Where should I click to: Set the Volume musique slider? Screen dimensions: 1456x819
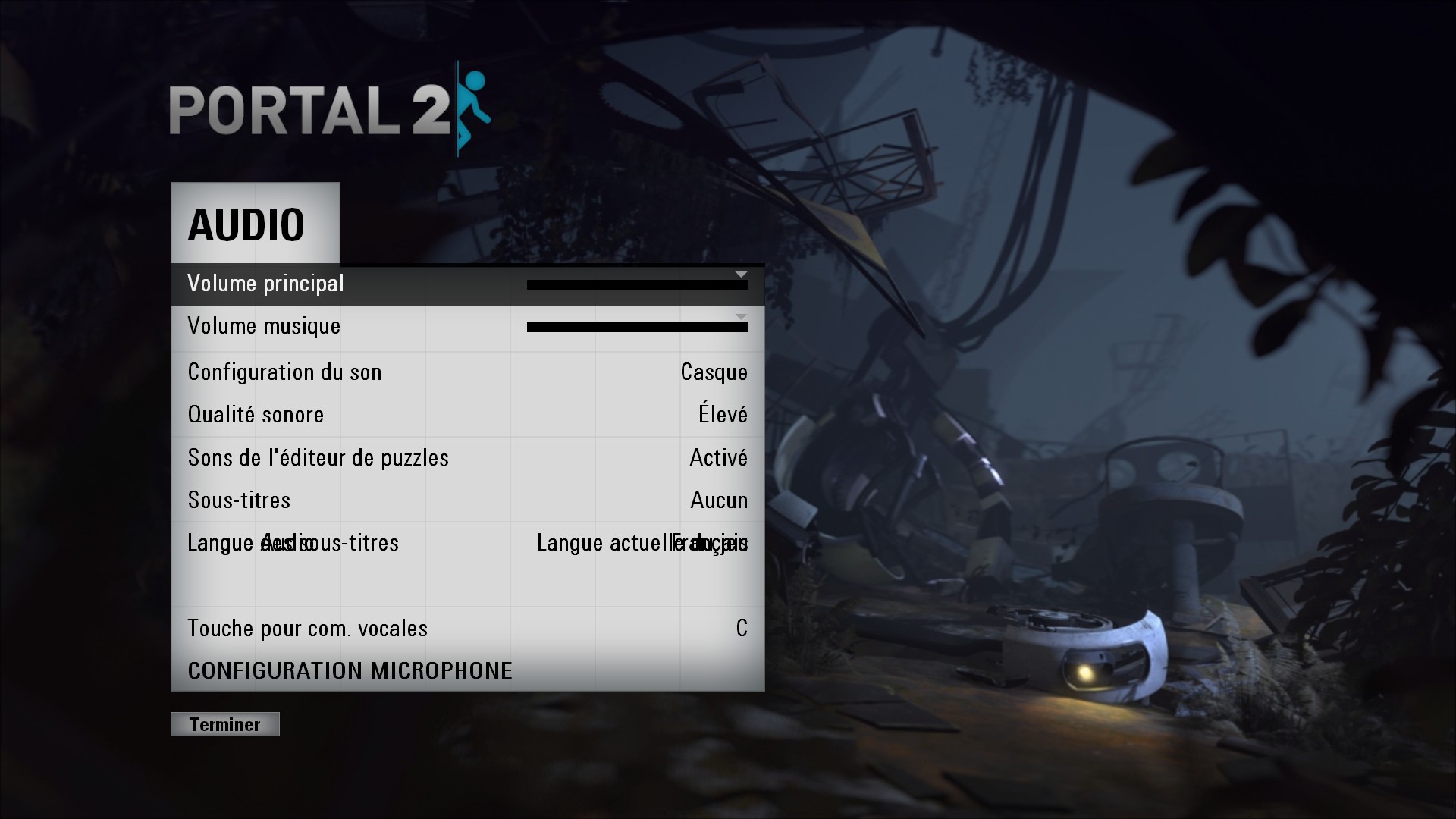637,328
